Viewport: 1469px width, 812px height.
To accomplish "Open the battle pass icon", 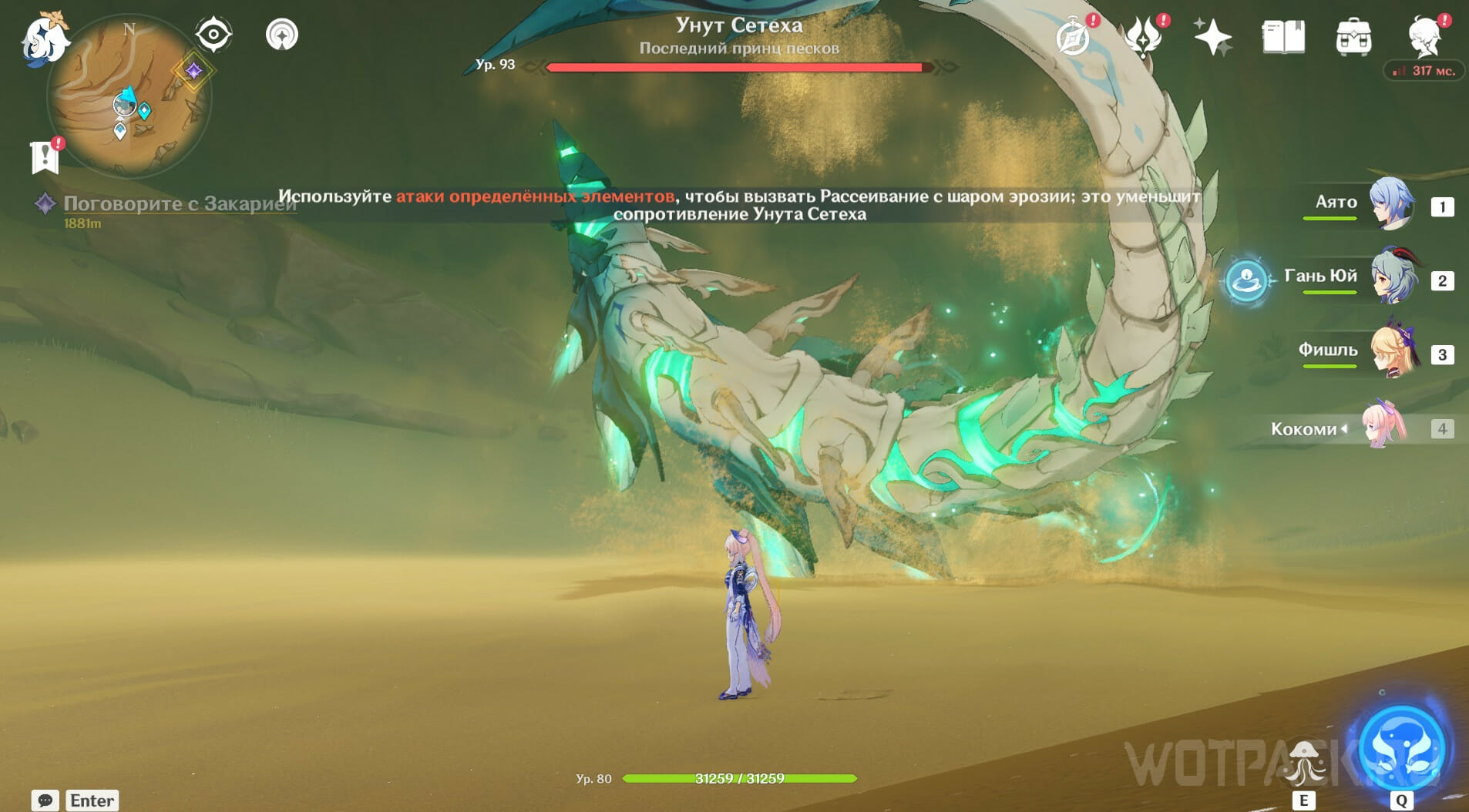I will pyautogui.click(x=1143, y=37).
